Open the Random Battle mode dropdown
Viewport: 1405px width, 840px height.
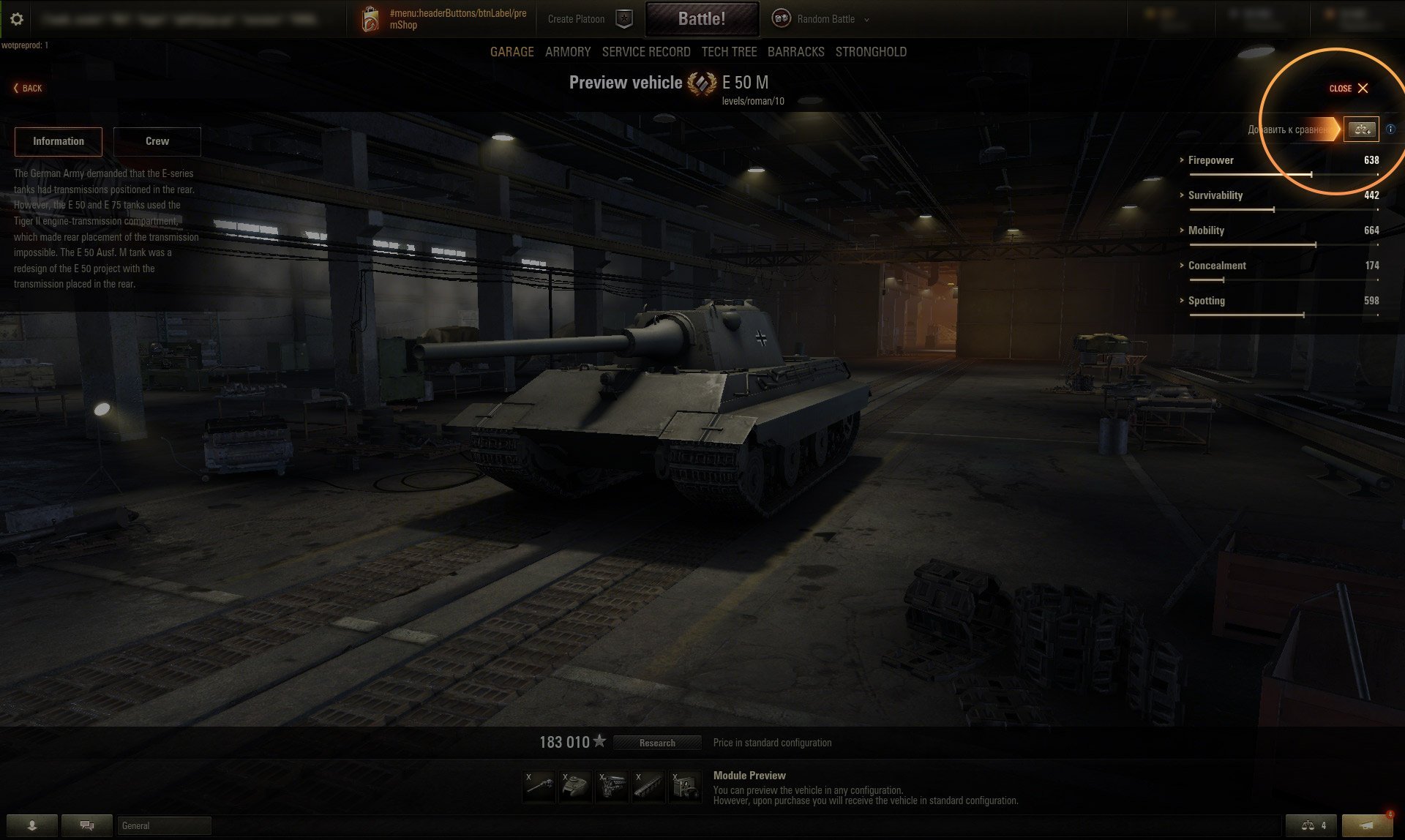pyautogui.click(x=825, y=19)
